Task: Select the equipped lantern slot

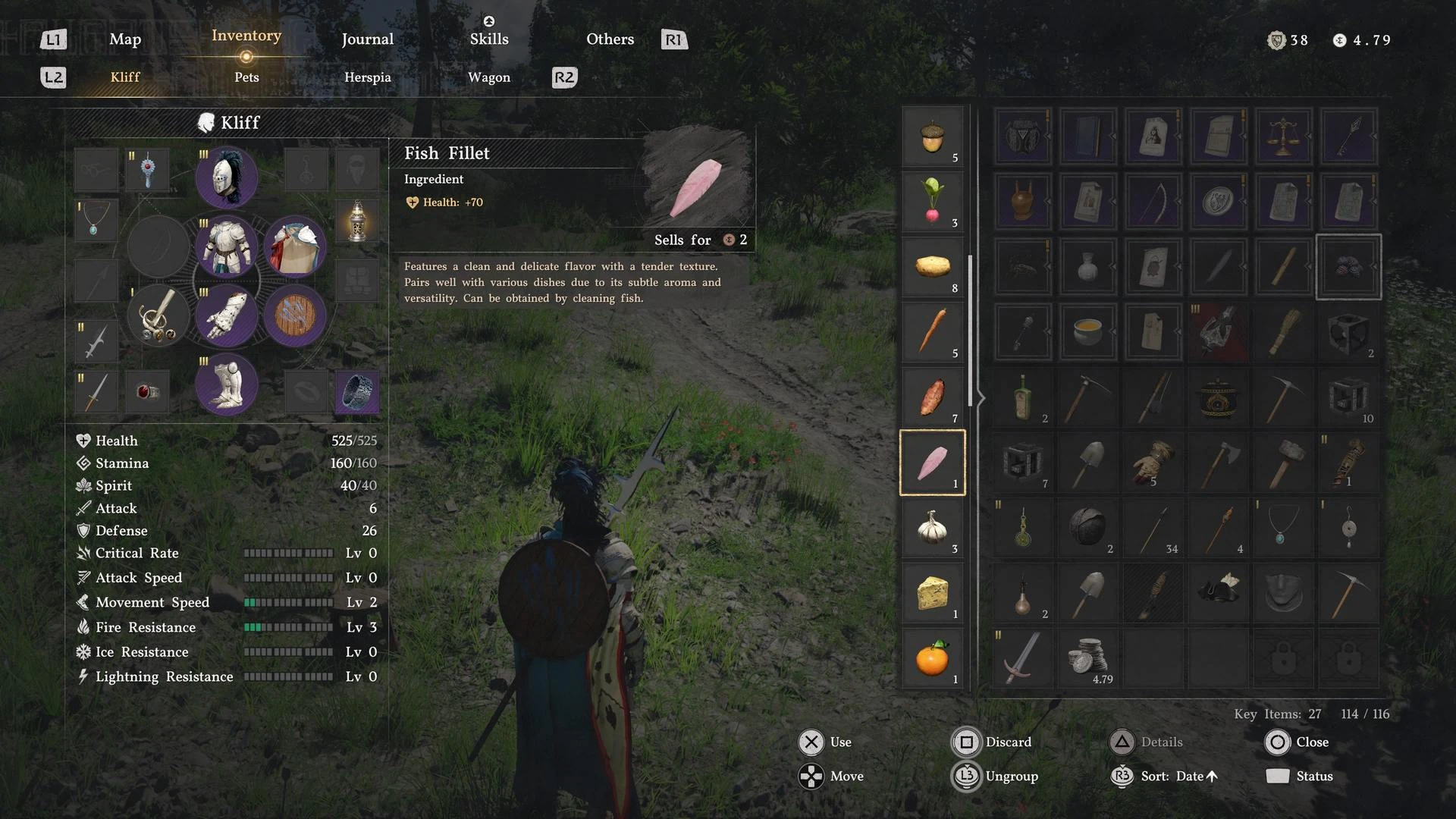Action: coord(356,221)
